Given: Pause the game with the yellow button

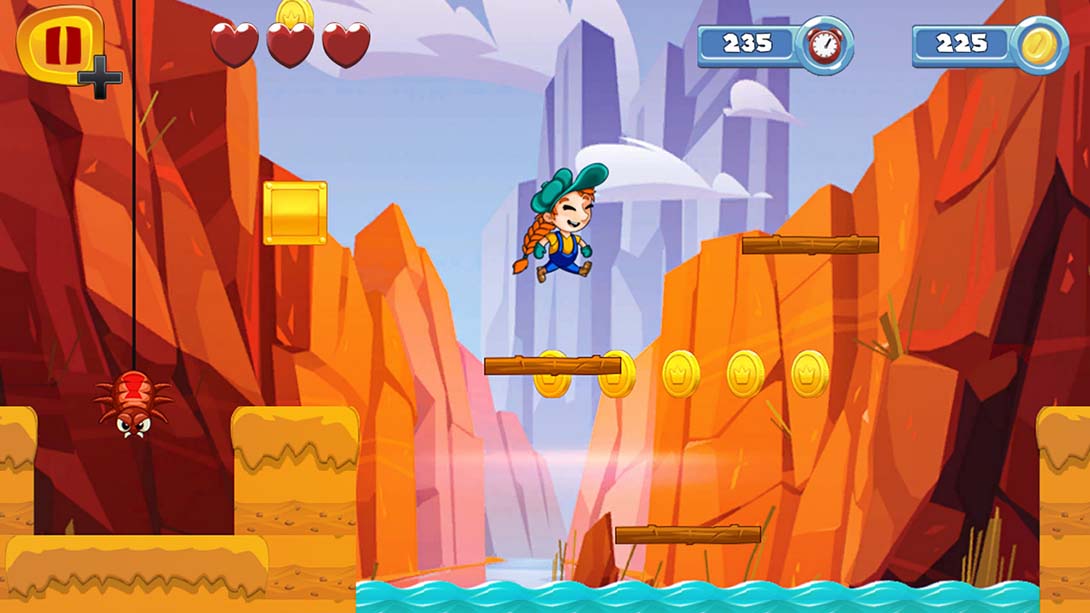Looking at the screenshot, I should coord(60,43).
